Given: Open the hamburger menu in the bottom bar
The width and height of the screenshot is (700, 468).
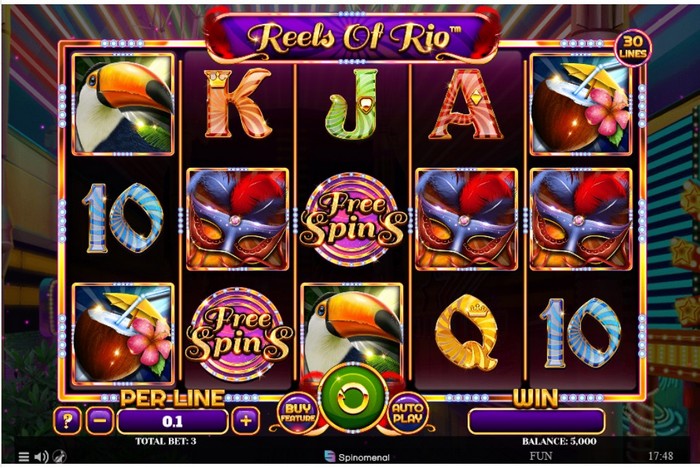Looking at the screenshot, I should click(x=24, y=457).
